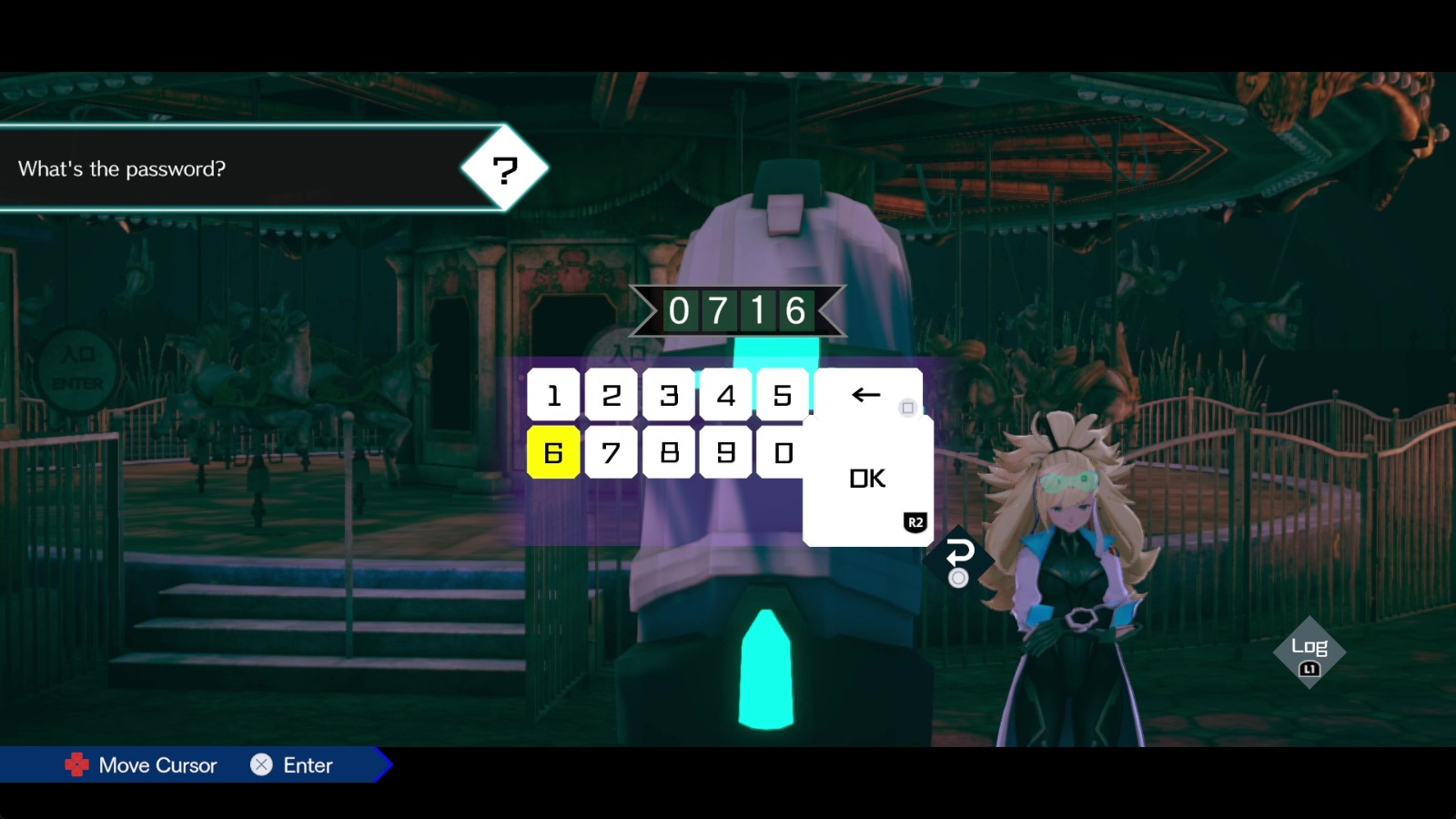Click the circled Enter button icon
The image size is (1456, 819).
(x=263, y=765)
